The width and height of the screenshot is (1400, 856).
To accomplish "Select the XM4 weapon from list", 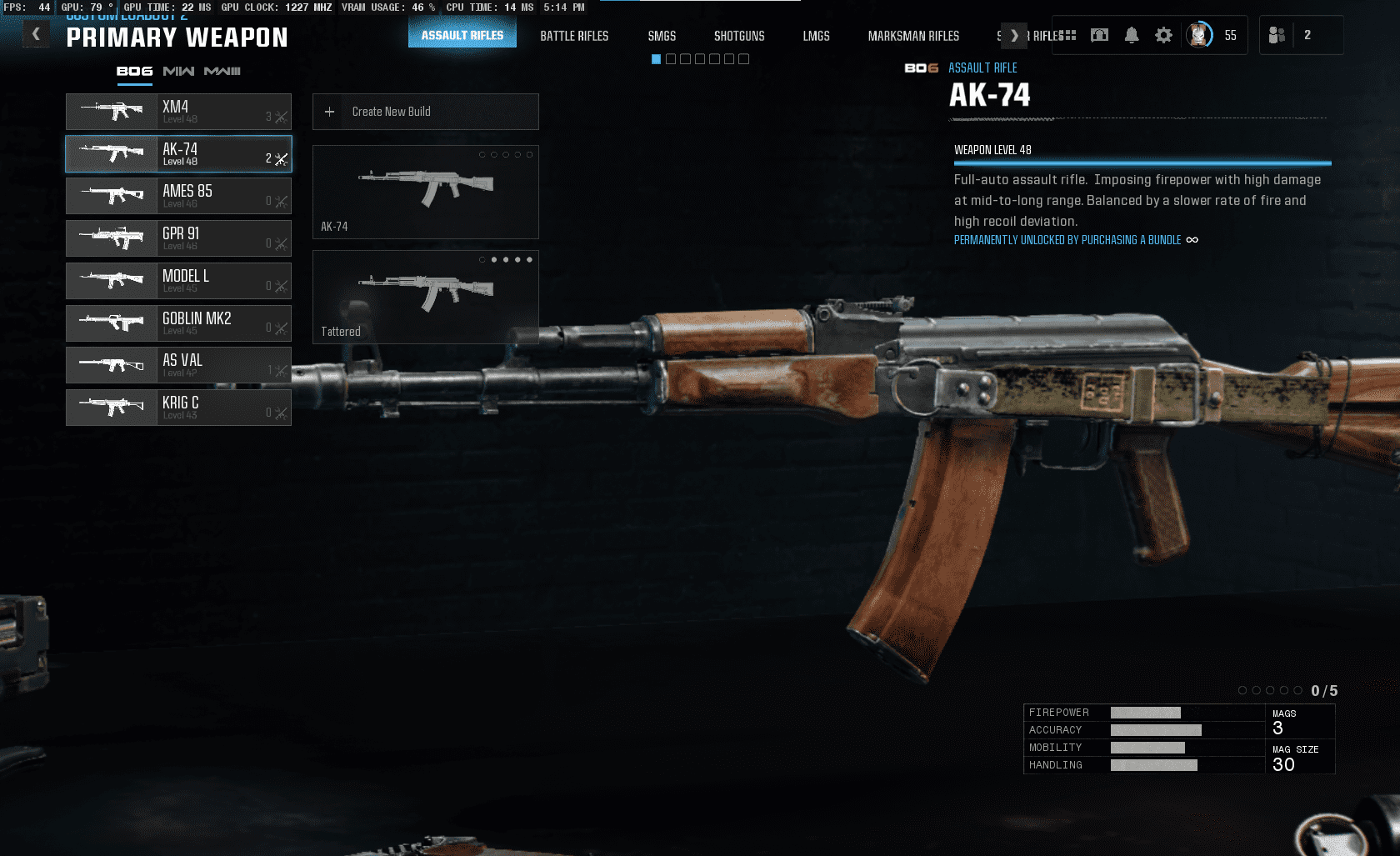I will [x=178, y=112].
